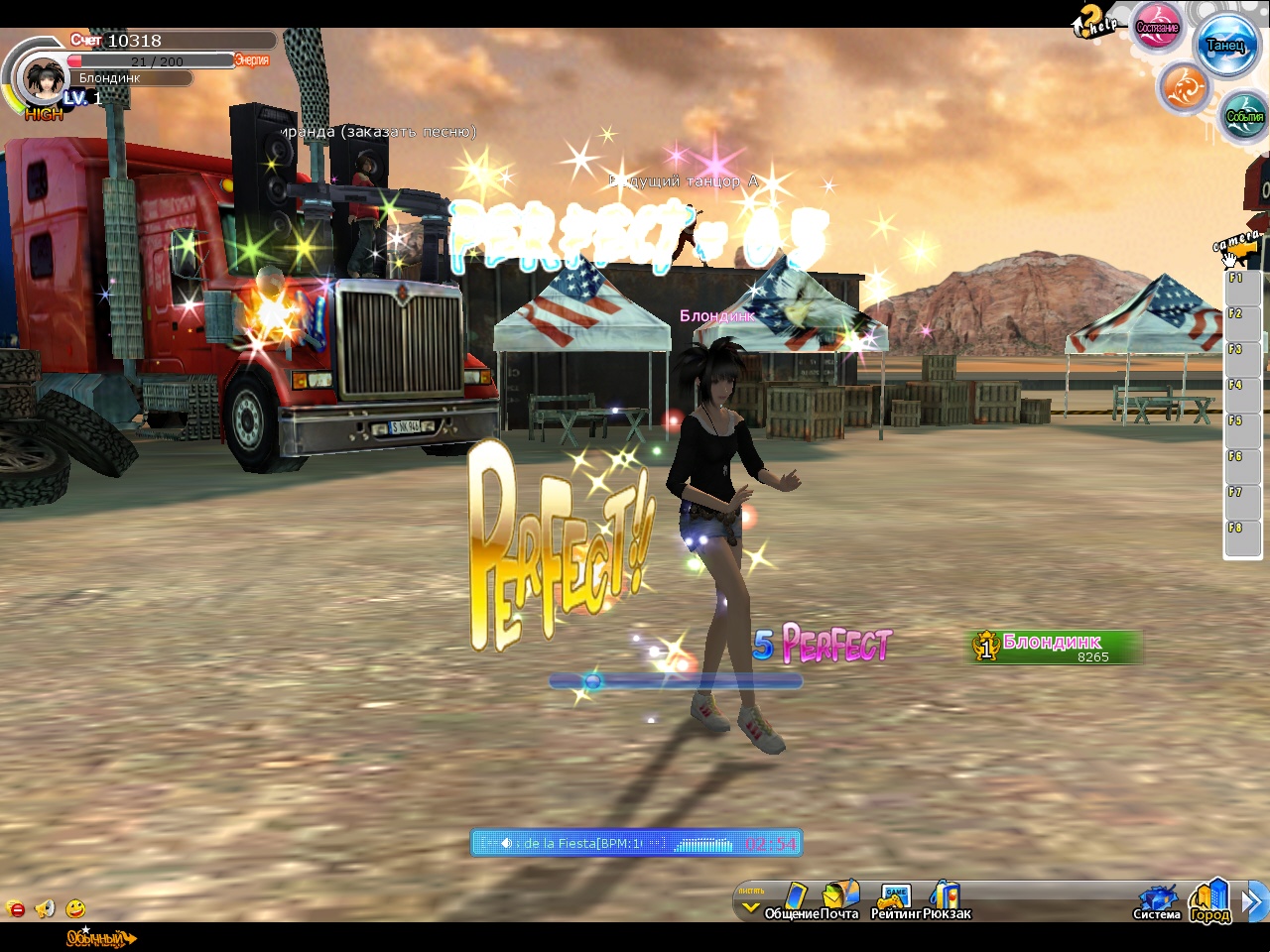1270x952 pixels.
Task: Click the megaphone announcement icon
Action: tap(45, 908)
